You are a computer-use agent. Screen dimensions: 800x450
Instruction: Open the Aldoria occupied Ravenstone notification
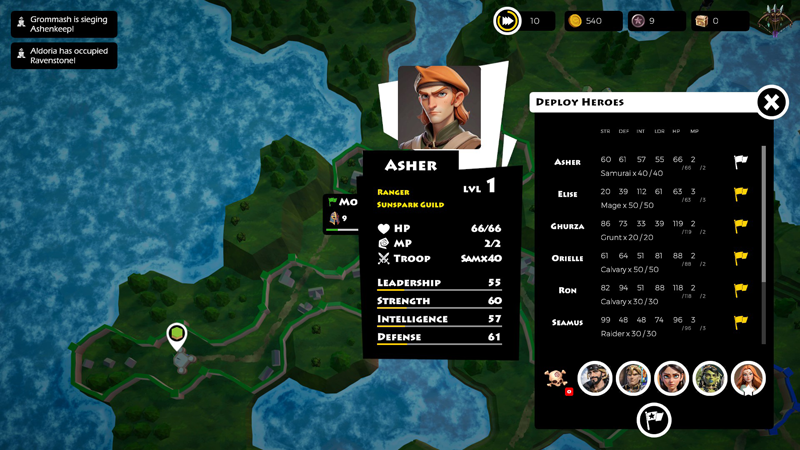(x=64, y=56)
